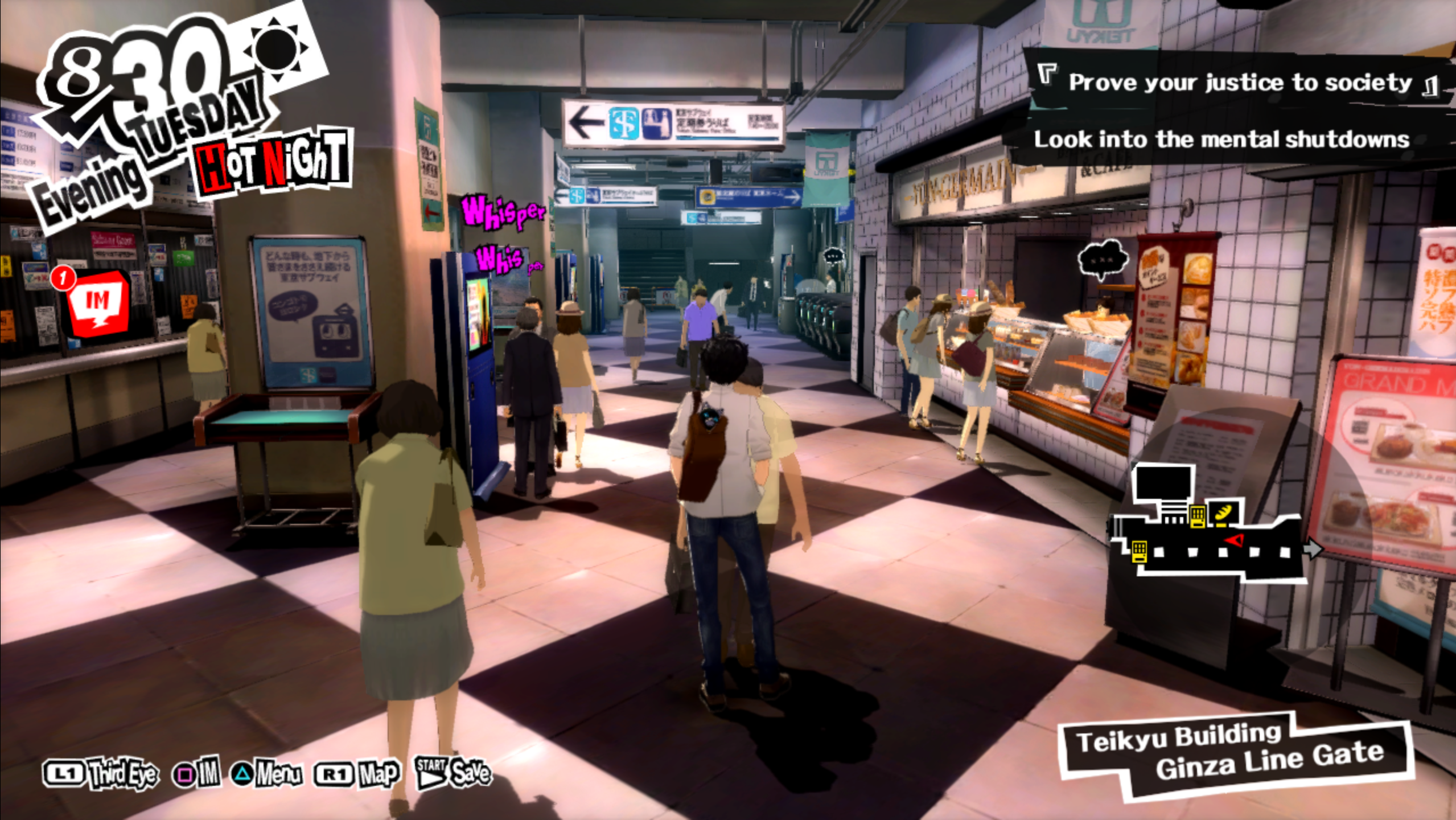Select the bread shop marker on minimap
The width and height of the screenshot is (1456, 820).
1224,512
